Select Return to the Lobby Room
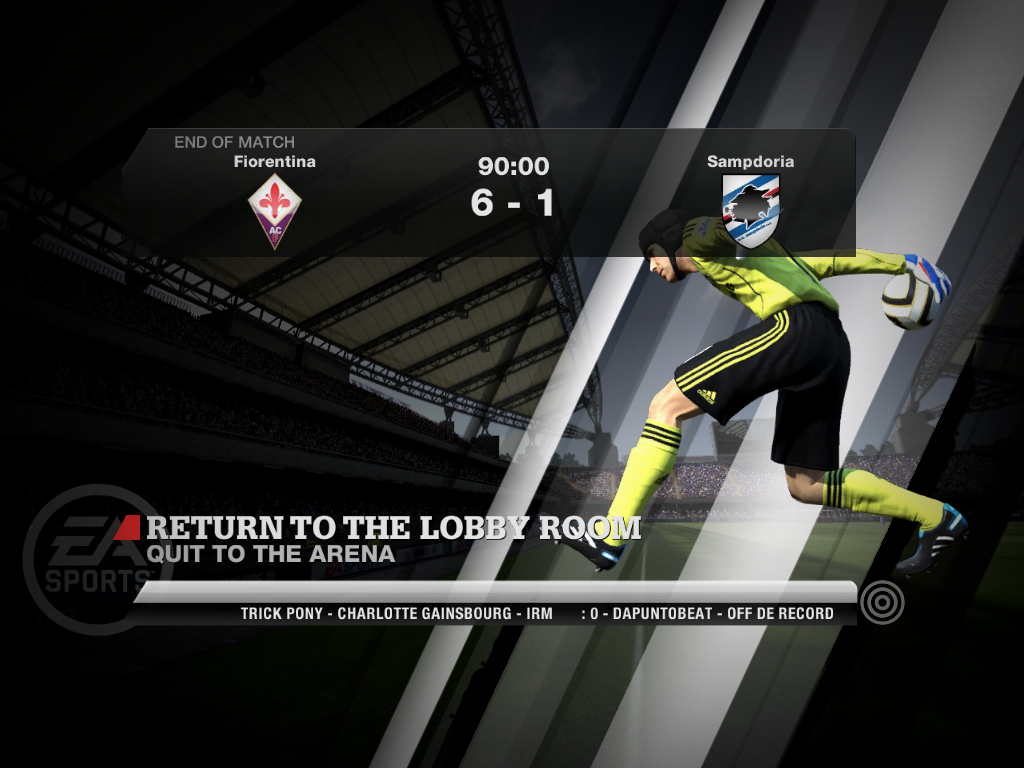 click(393, 527)
